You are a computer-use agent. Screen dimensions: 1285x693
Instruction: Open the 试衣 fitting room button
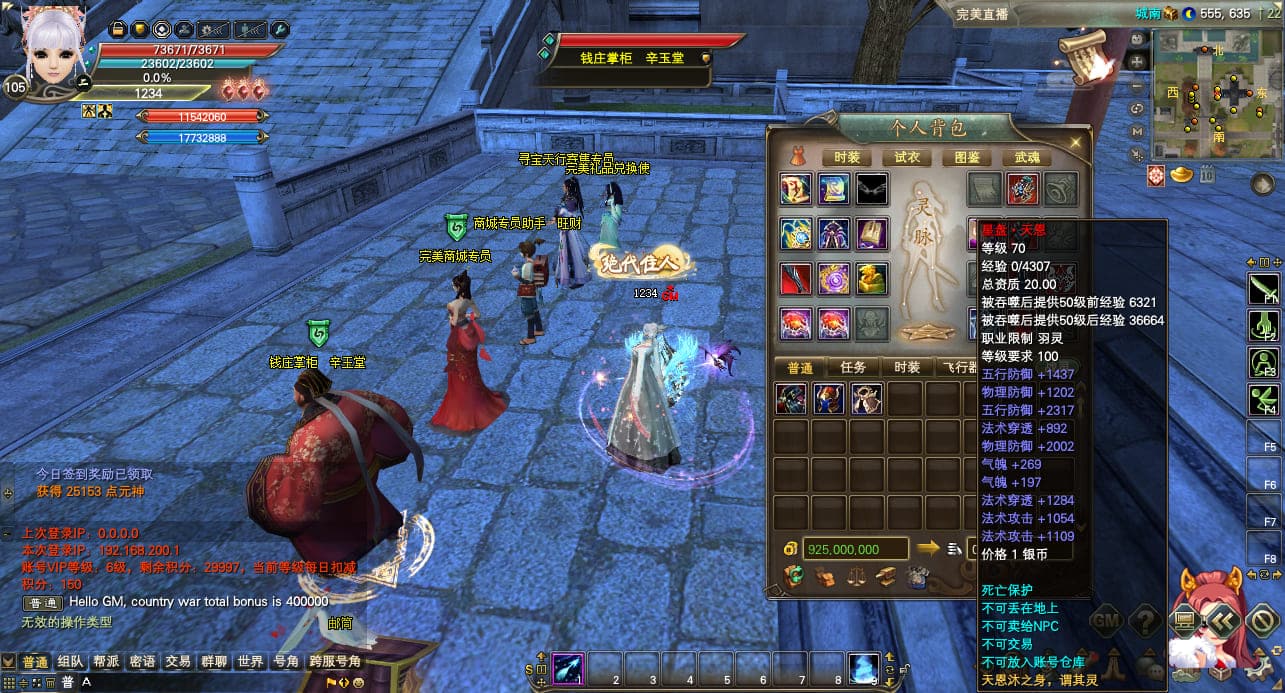click(x=907, y=158)
